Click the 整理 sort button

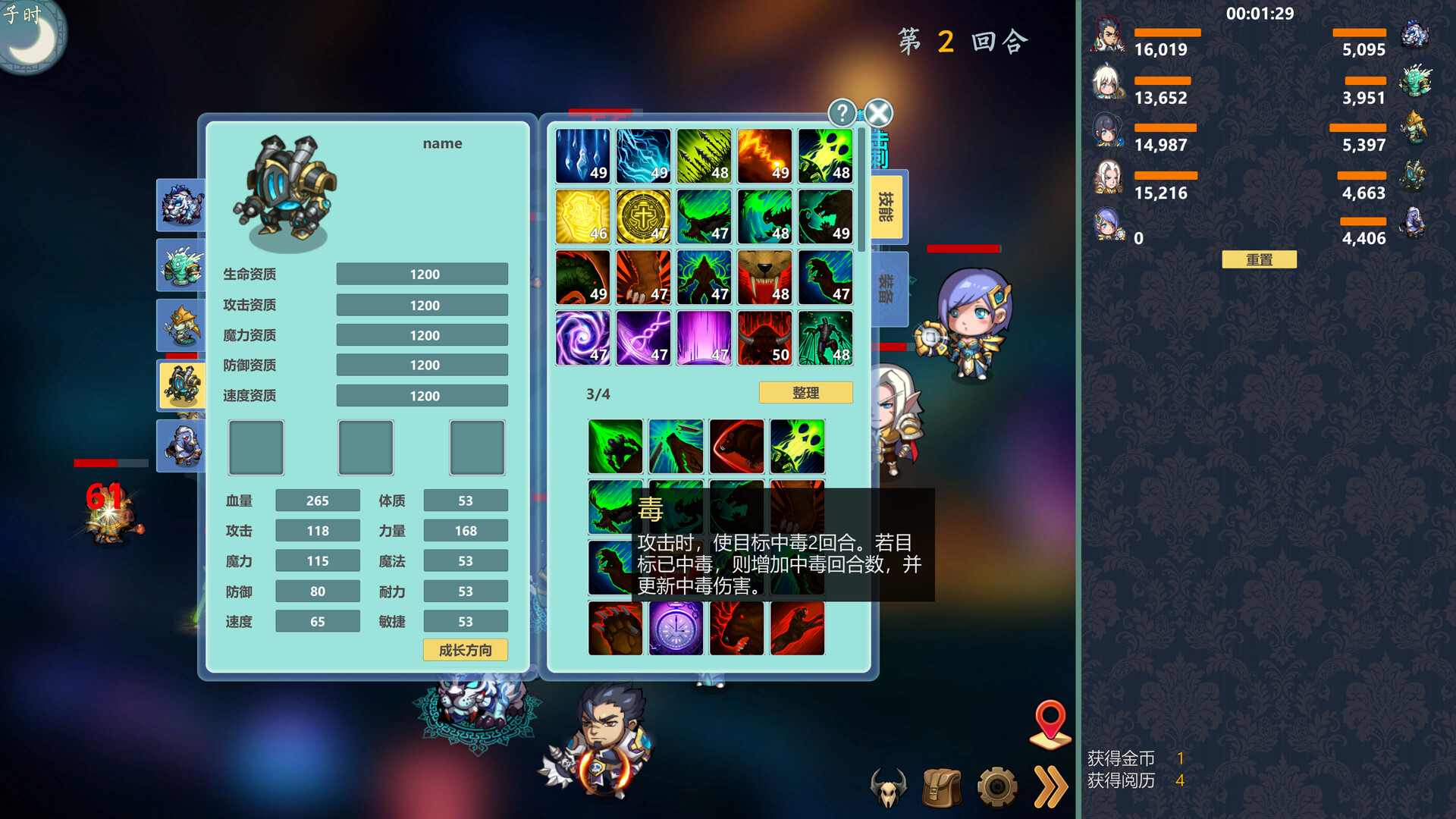click(x=805, y=392)
